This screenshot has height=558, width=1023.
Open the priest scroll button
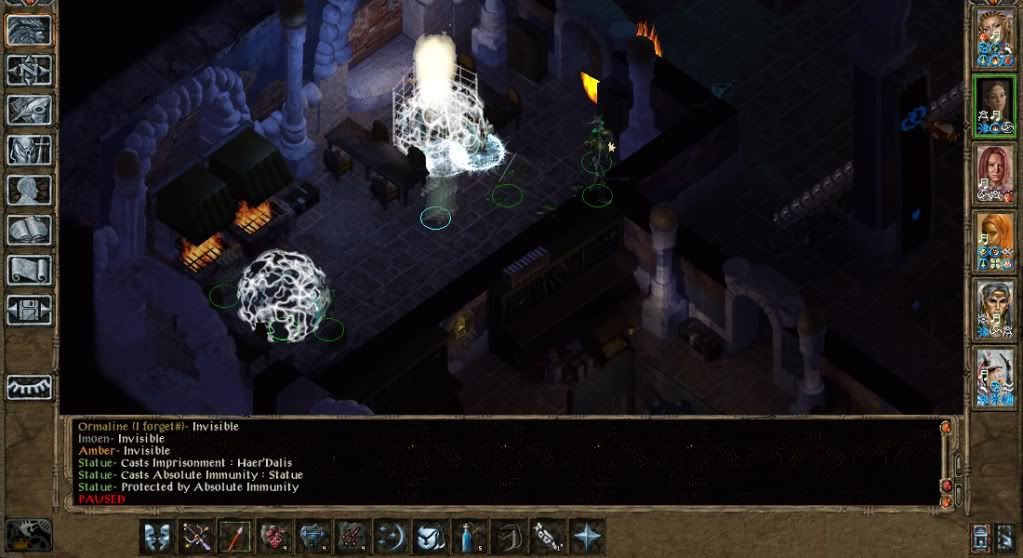[29, 270]
